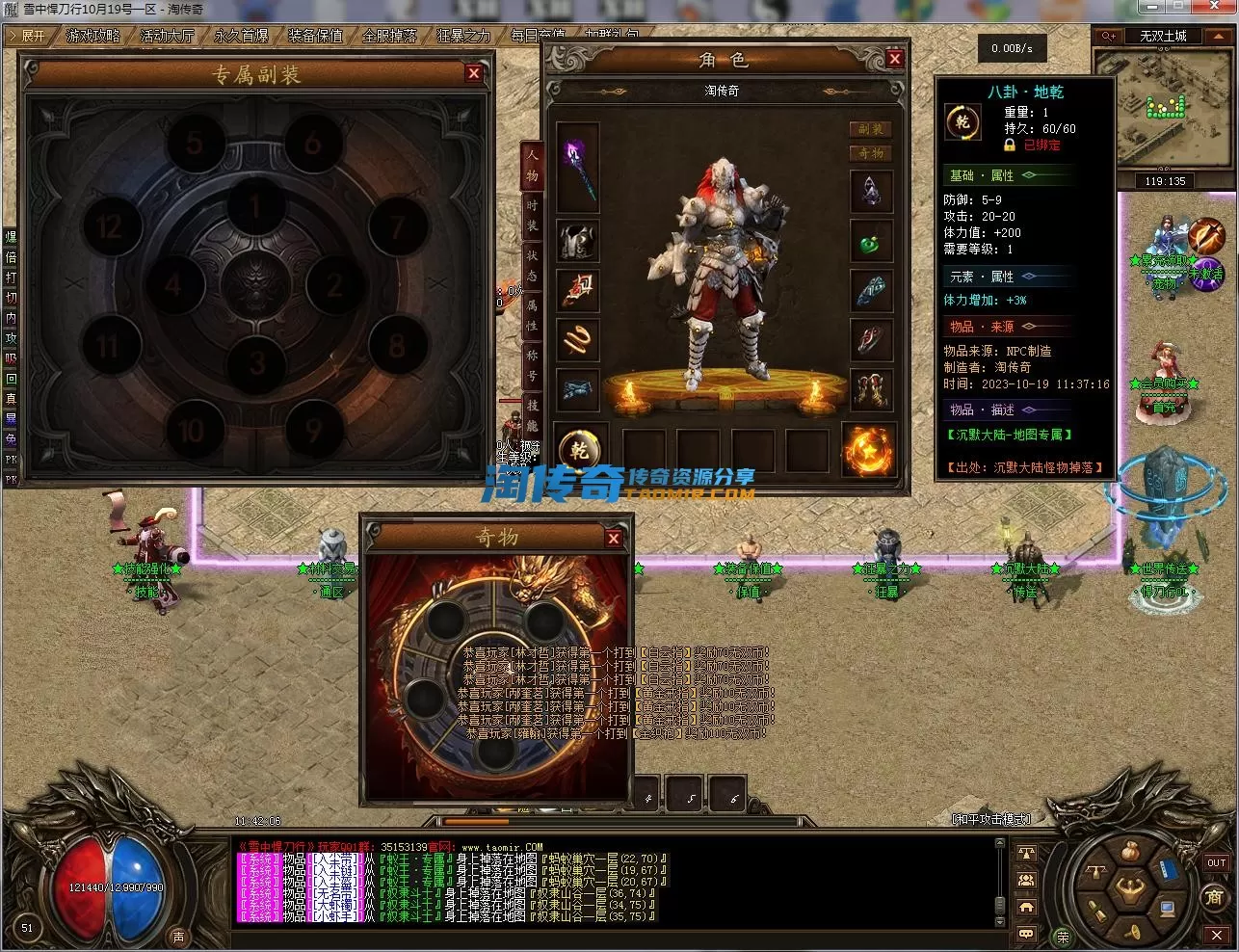Switch to the 称号 tab

[x=532, y=366]
